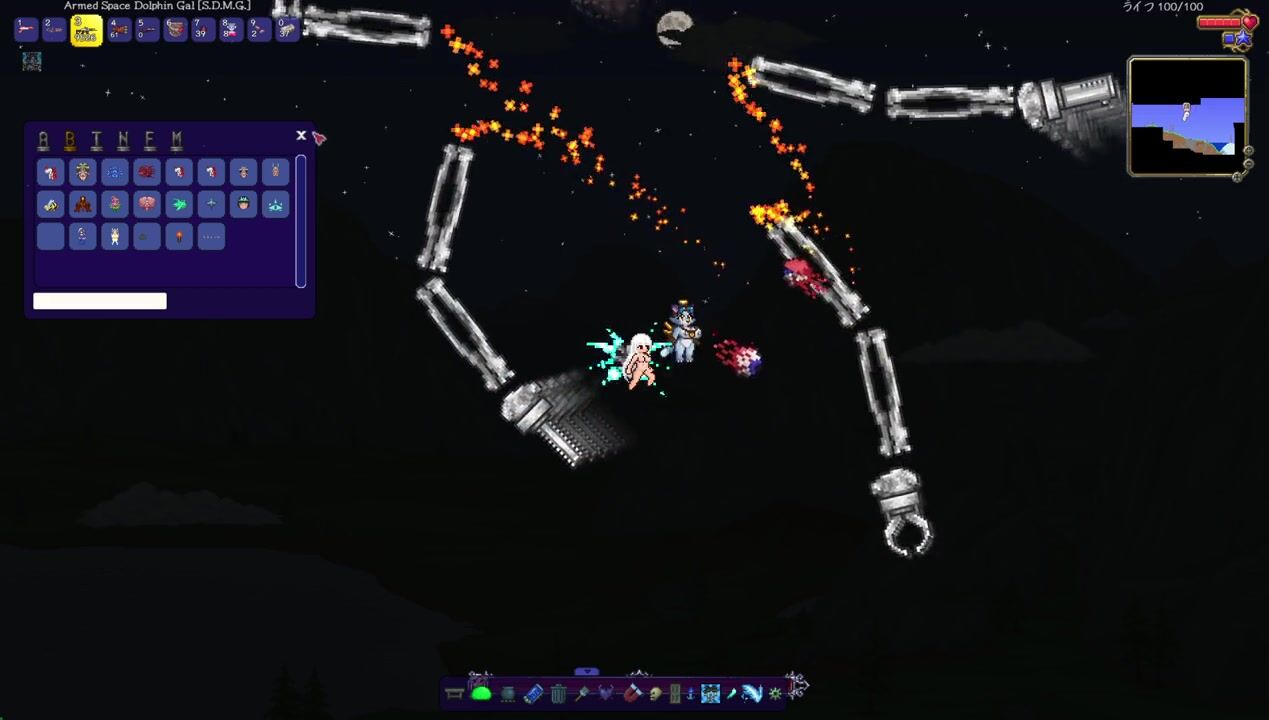Open the N tab in the panel
1269x720 pixels.
pos(123,140)
